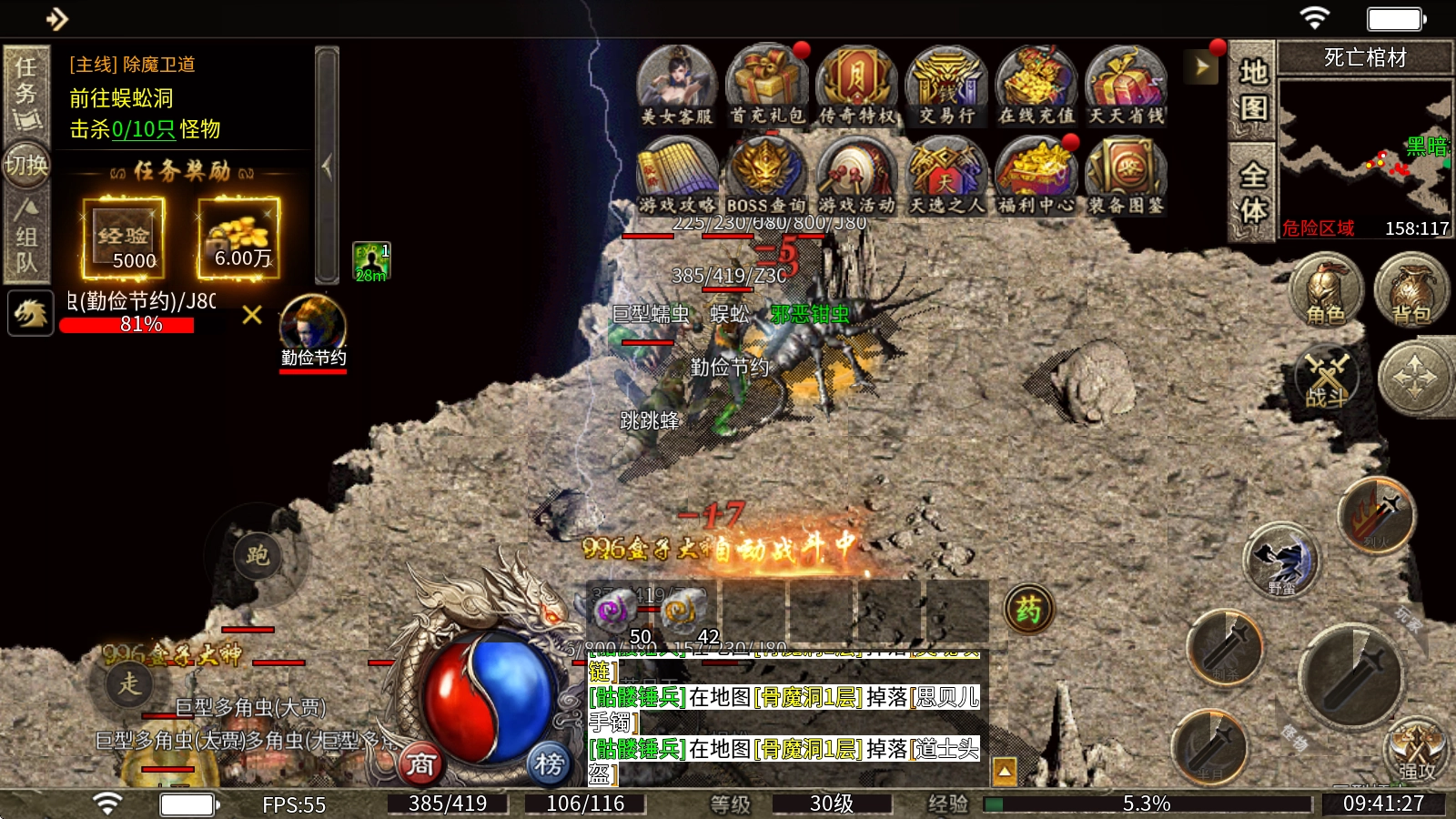Open the 背包 backpack
This screenshot has height=819, width=1456.
[1411, 290]
